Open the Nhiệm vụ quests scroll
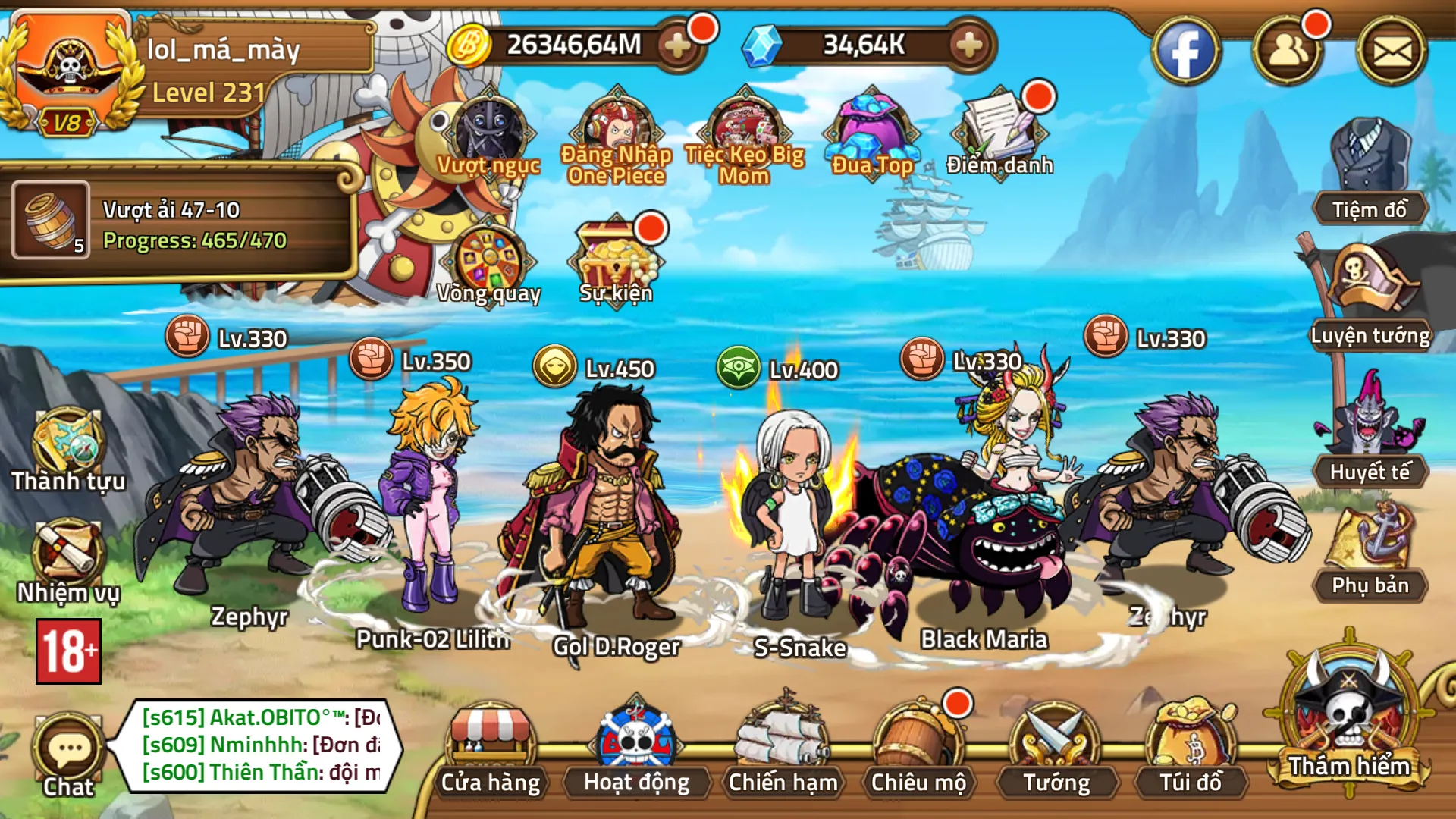Screen dimensions: 1456x819 pyautogui.click(x=68, y=561)
